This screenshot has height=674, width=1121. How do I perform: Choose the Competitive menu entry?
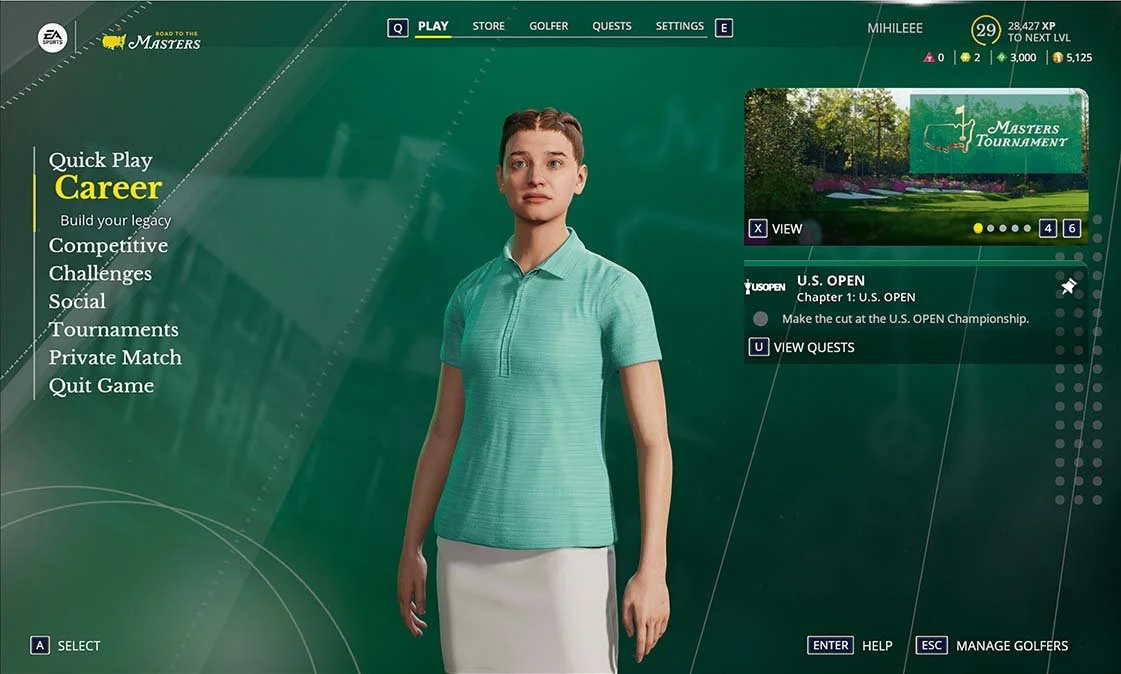(x=108, y=245)
